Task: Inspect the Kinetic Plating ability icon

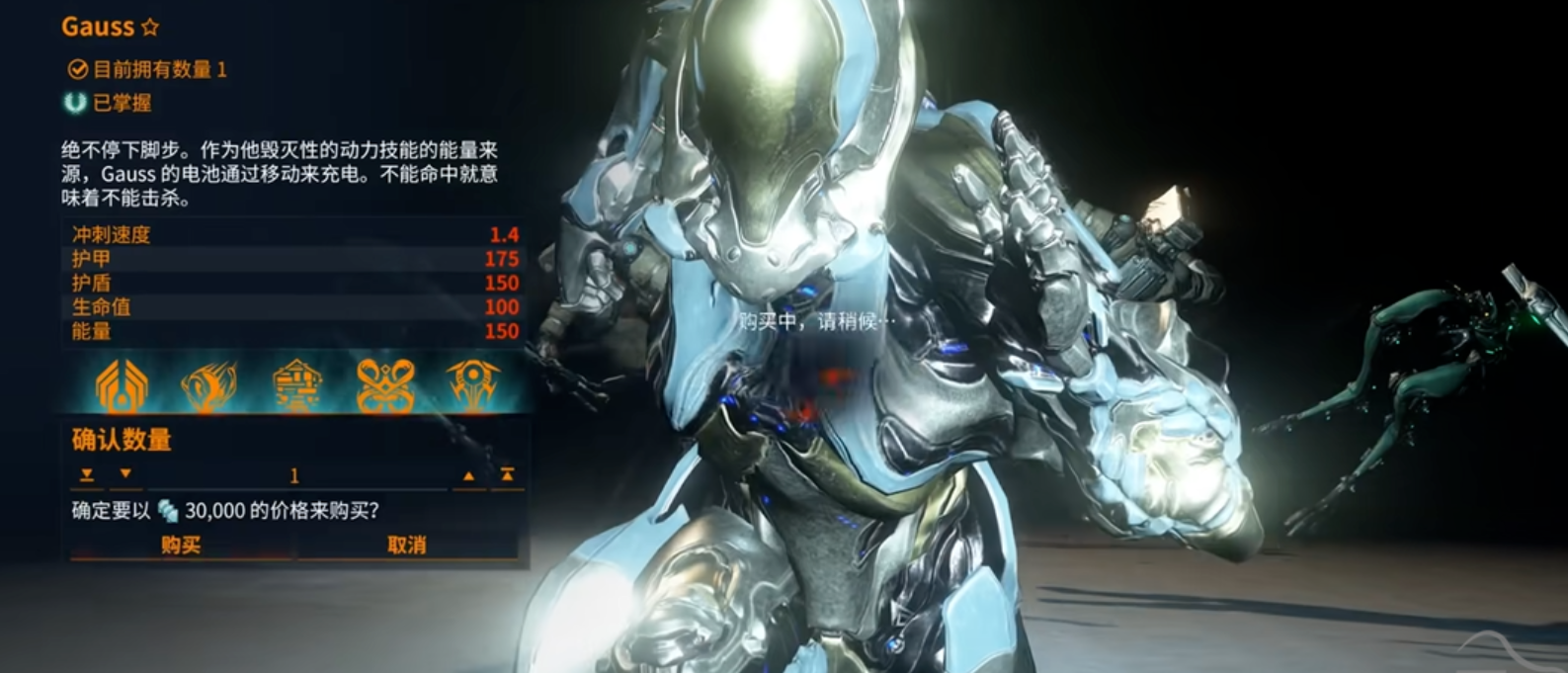Action: (x=297, y=385)
